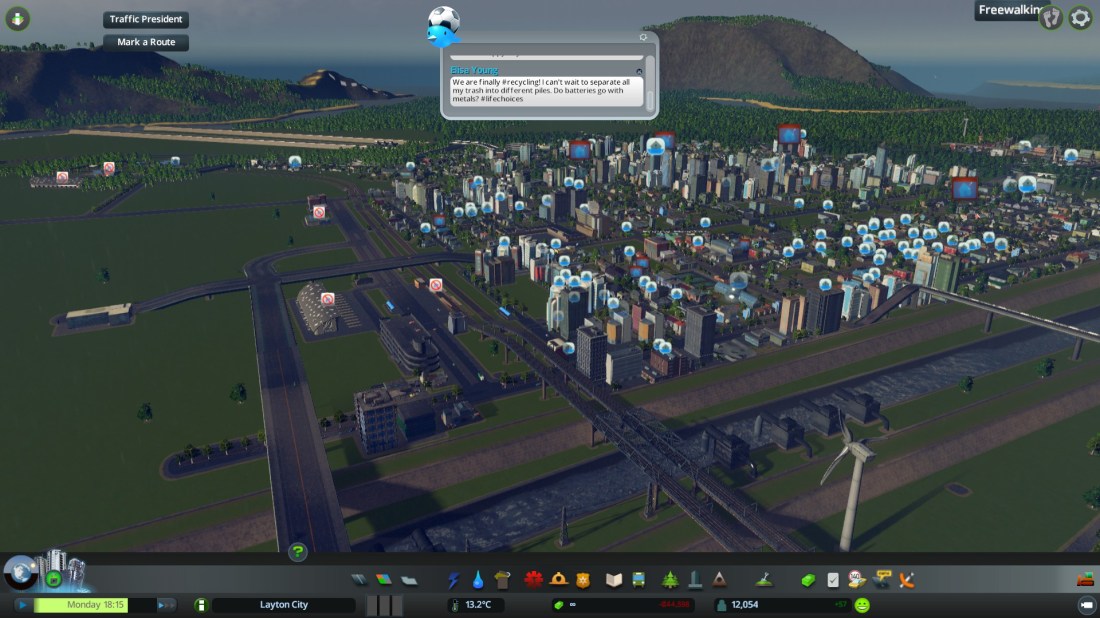Toggle the Freewalking footprints icon

(x=1050, y=17)
